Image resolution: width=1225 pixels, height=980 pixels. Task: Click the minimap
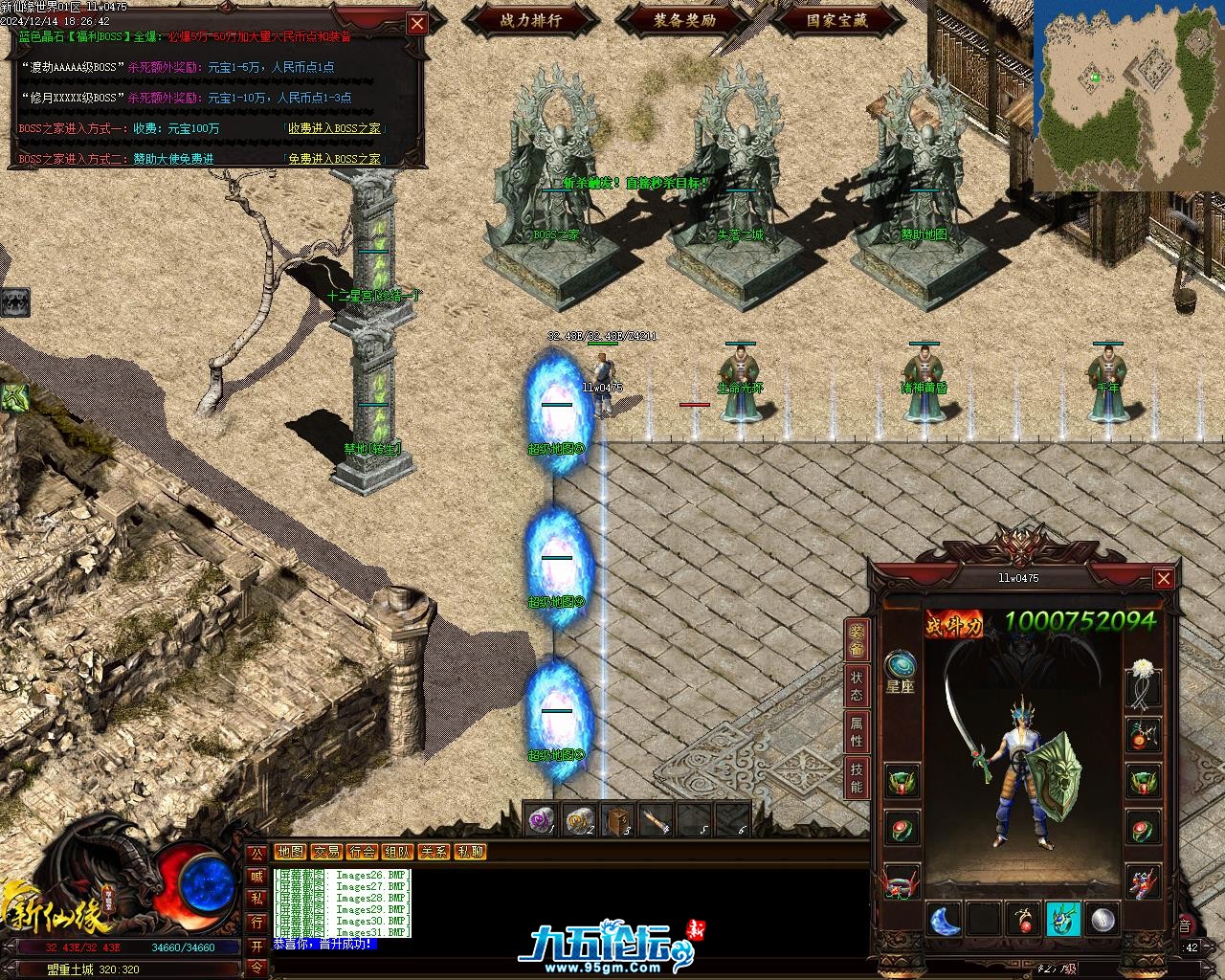click(1128, 96)
